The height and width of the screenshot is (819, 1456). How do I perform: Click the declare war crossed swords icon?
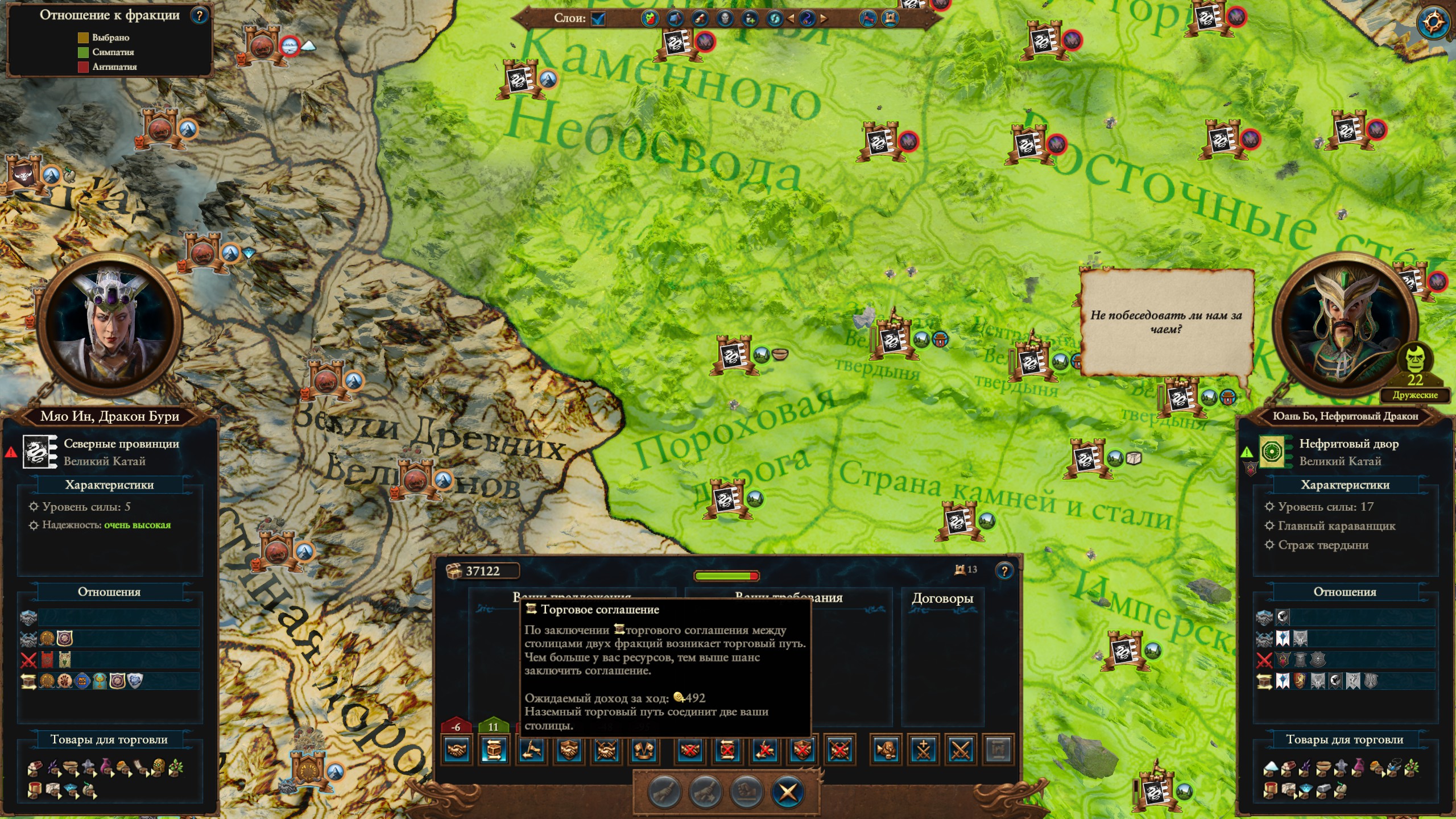pos(961,750)
